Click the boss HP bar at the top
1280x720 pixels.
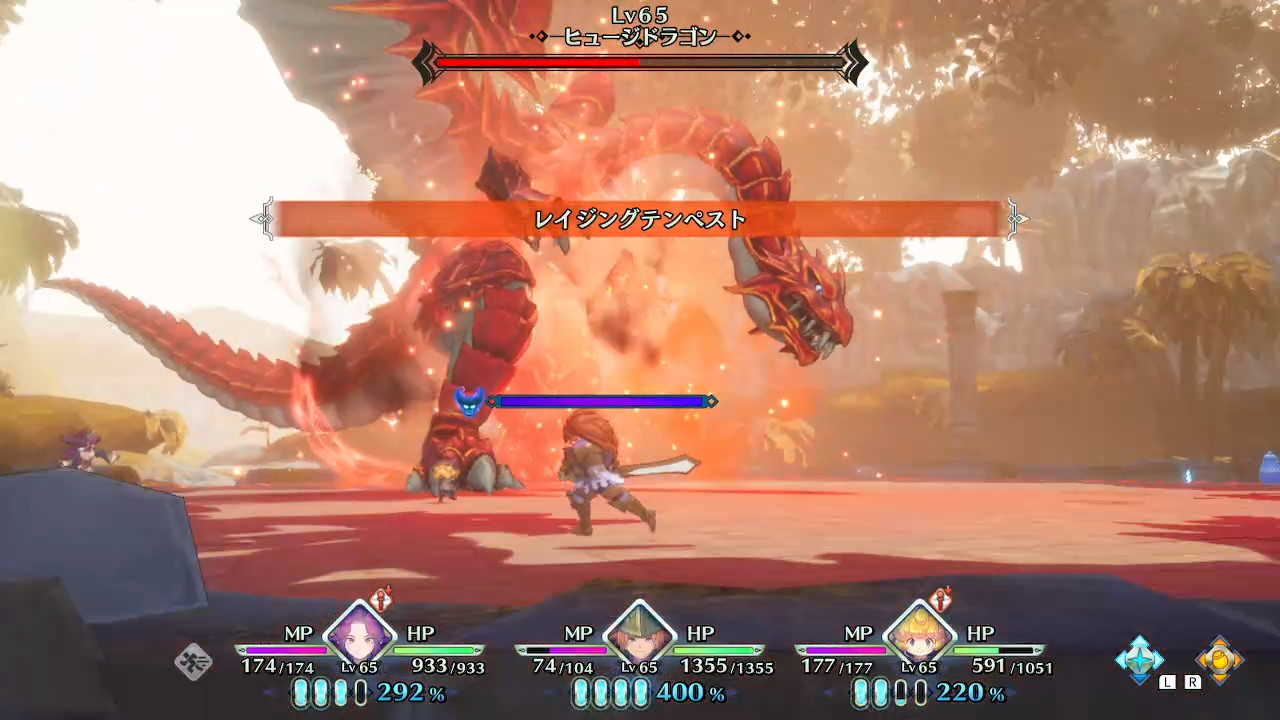640,62
